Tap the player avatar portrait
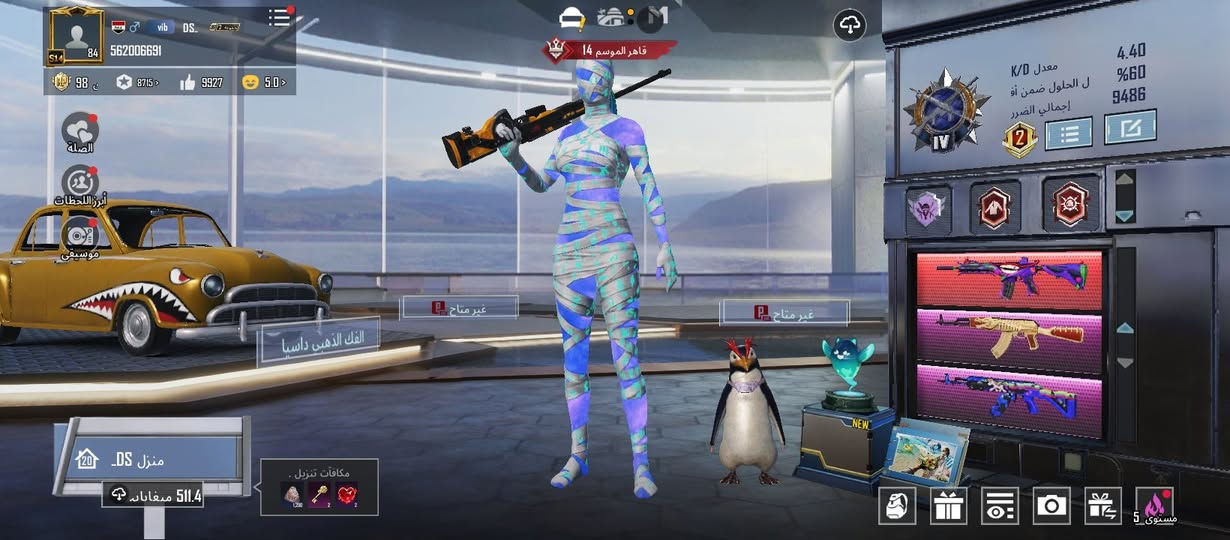1230x540 pixels. pyautogui.click(x=74, y=36)
